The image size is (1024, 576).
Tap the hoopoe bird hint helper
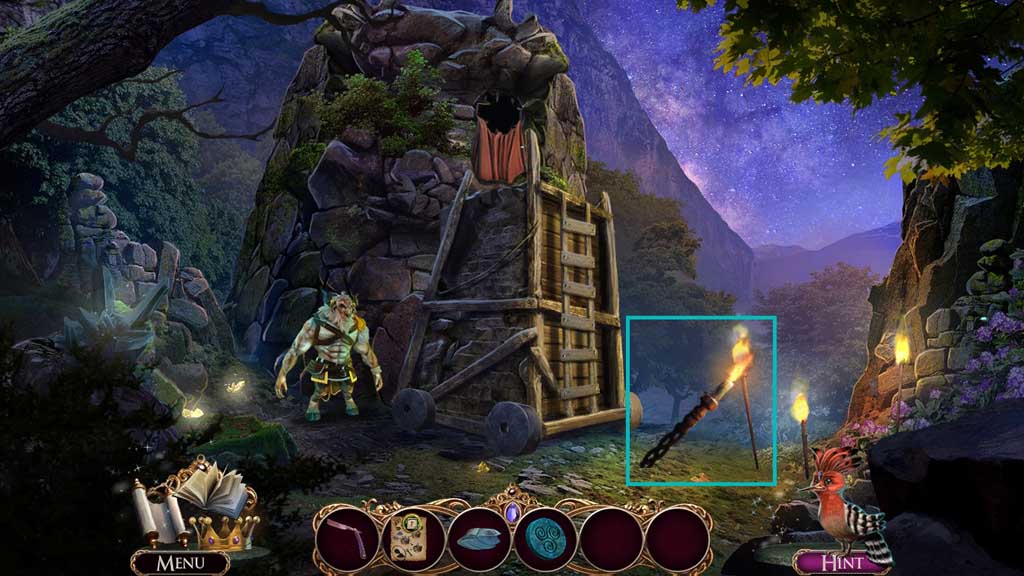(846, 500)
